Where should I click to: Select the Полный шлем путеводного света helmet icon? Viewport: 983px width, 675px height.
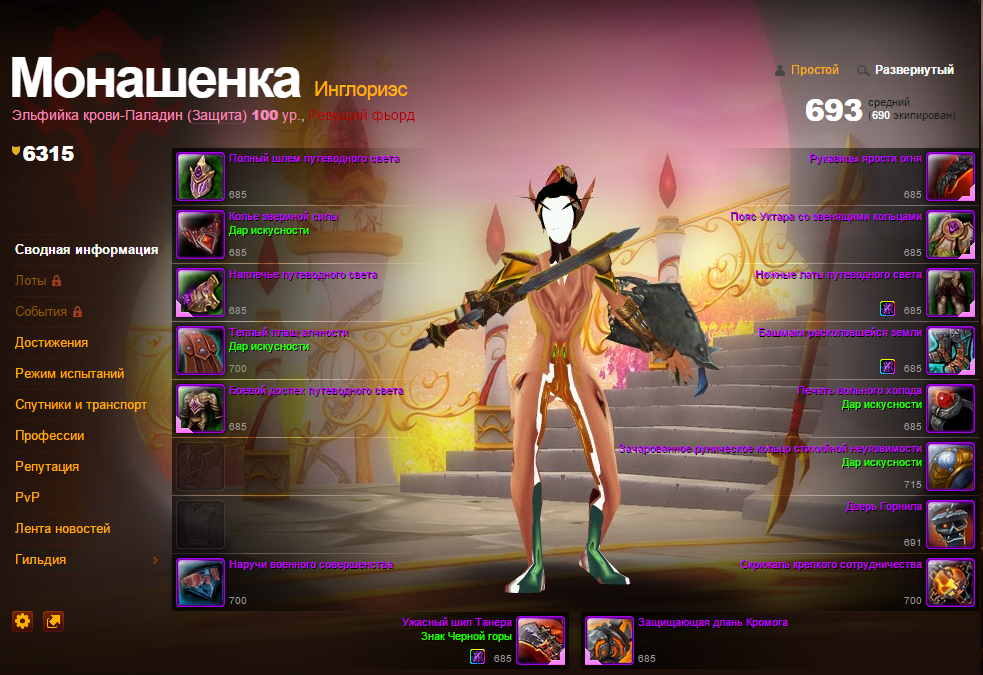coord(201,177)
